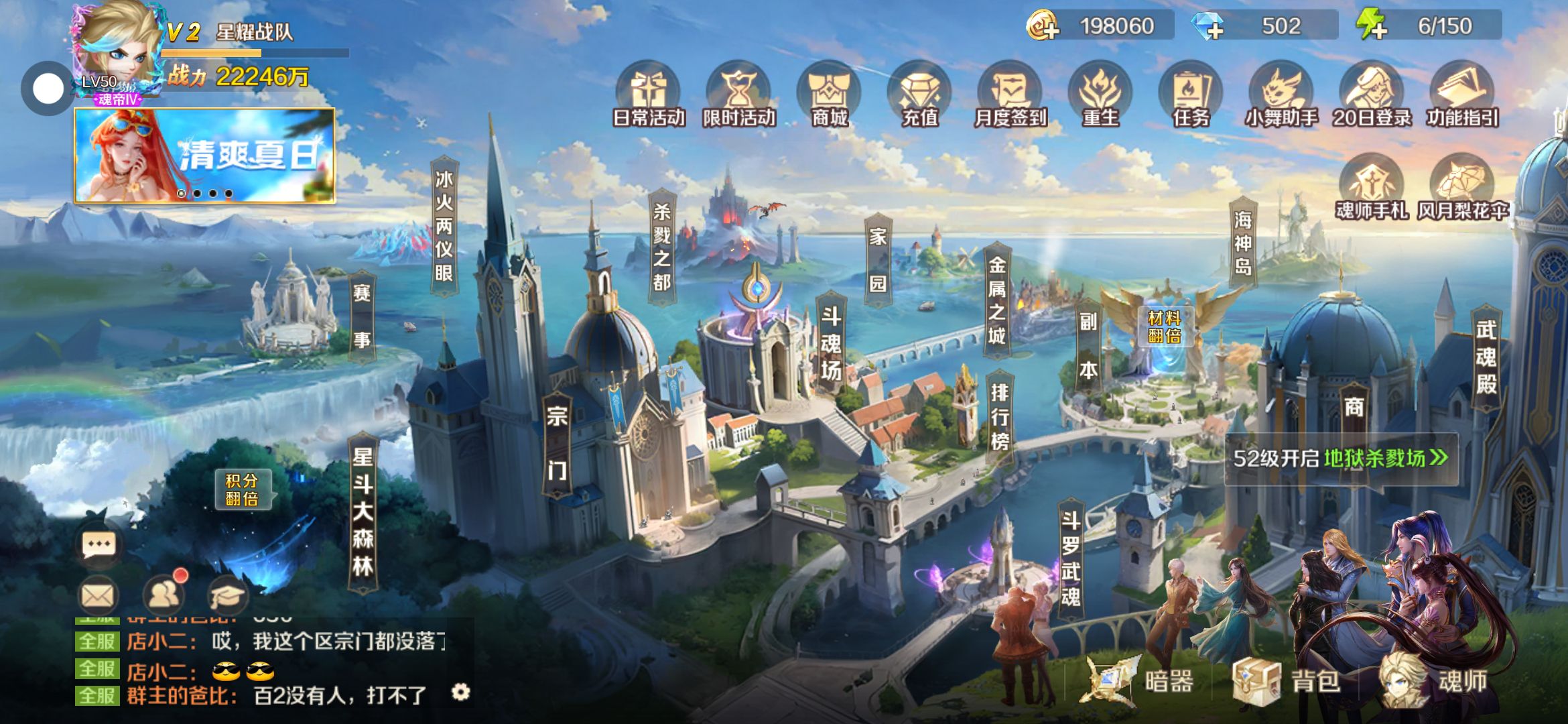Buy more diamonds via the diamond plus icon

(x=1208, y=26)
